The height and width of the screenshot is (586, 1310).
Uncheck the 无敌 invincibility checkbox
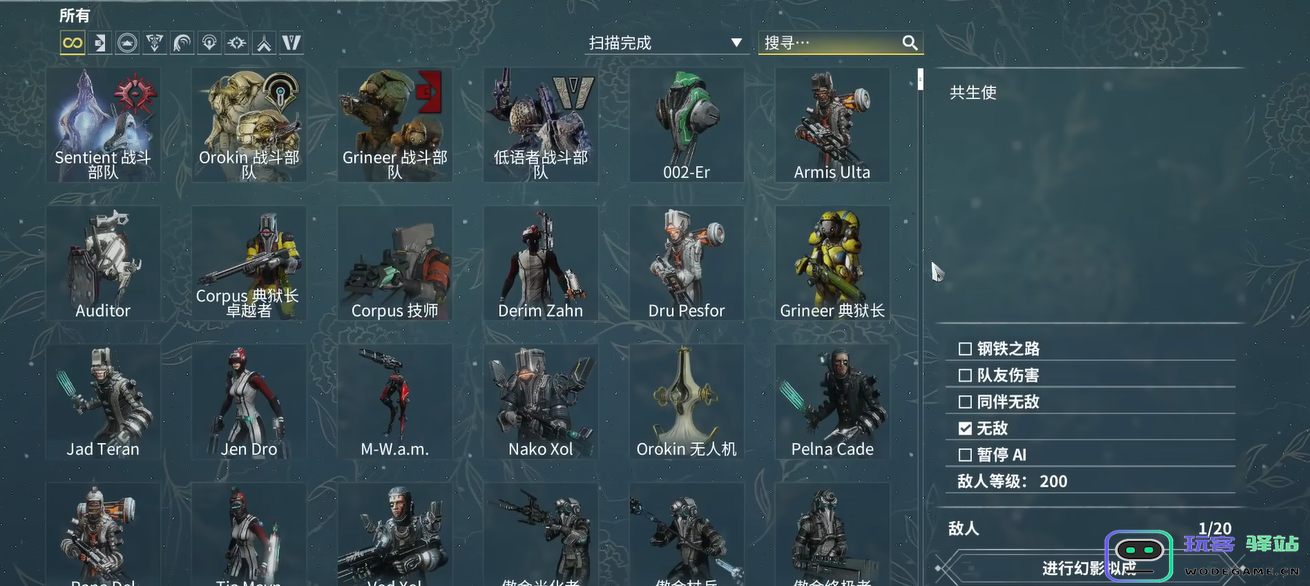(x=965, y=428)
